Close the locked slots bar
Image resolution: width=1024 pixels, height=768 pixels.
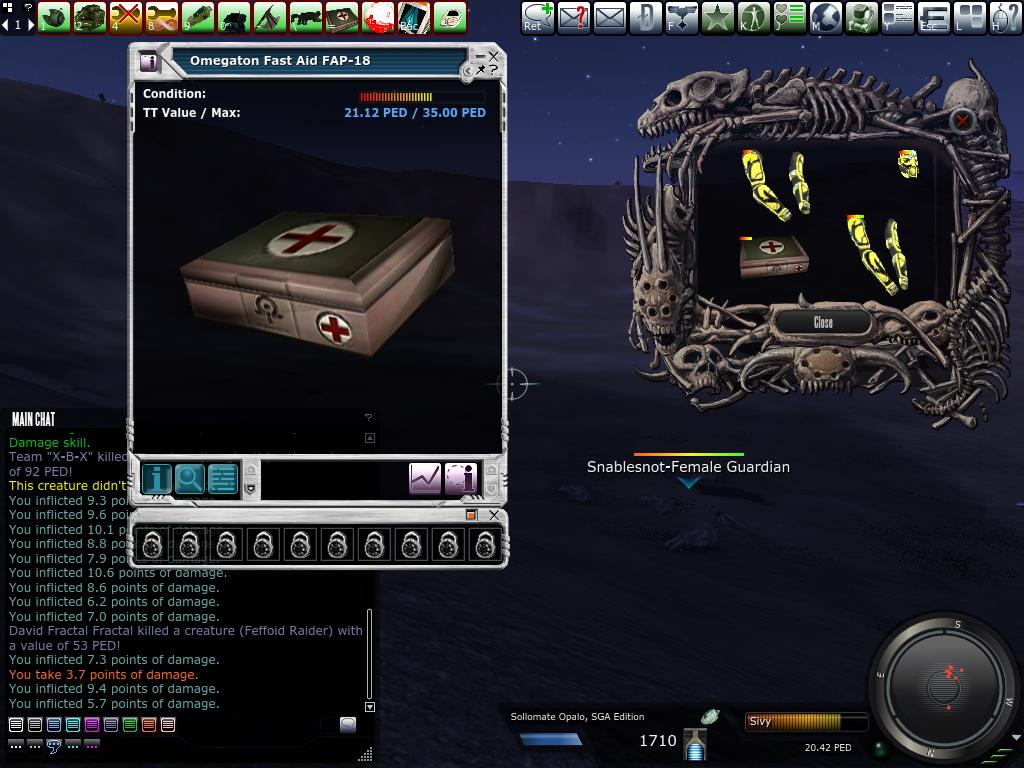[494, 515]
